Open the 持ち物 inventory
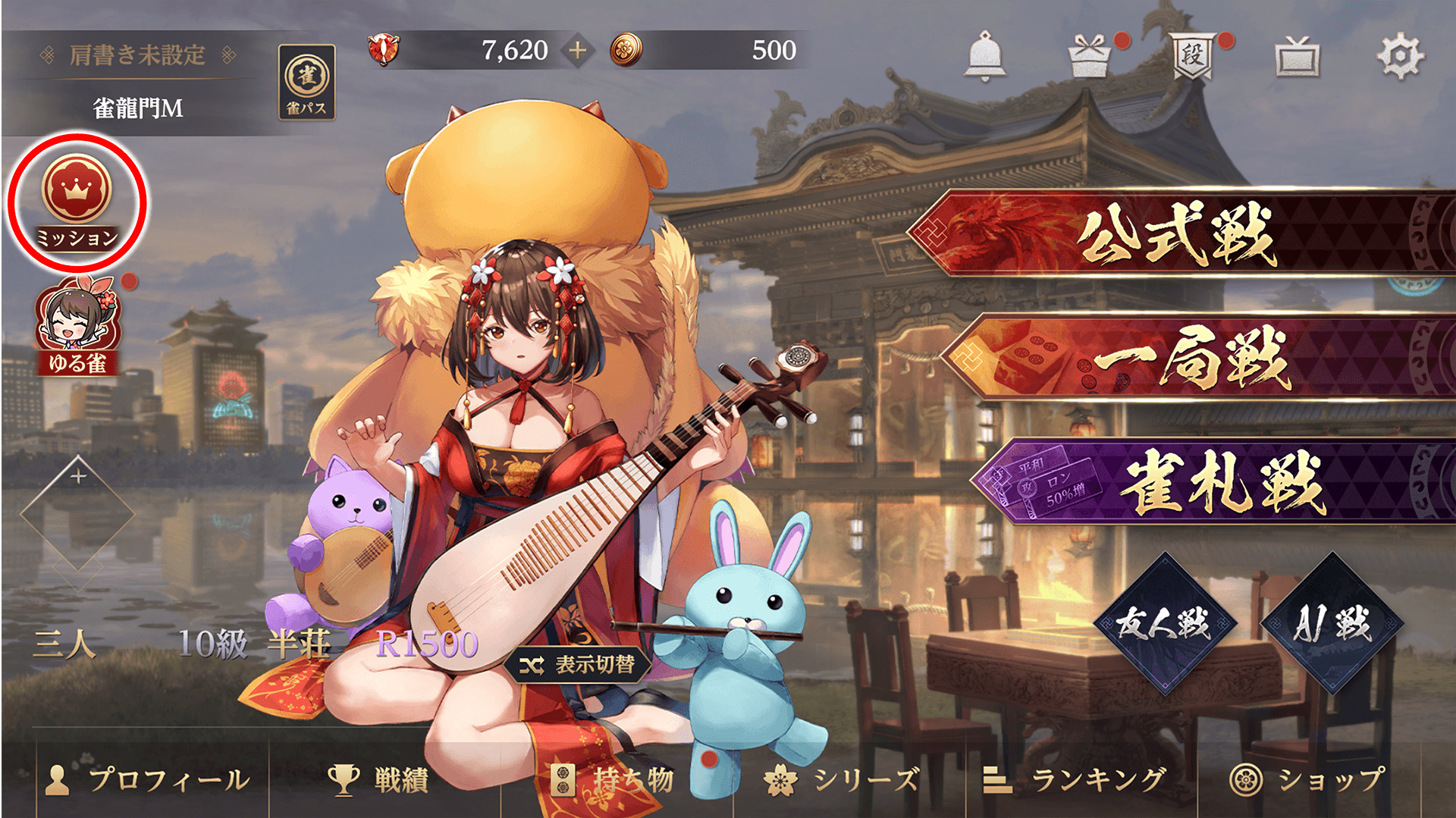1456x818 pixels. pyautogui.click(x=614, y=779)
